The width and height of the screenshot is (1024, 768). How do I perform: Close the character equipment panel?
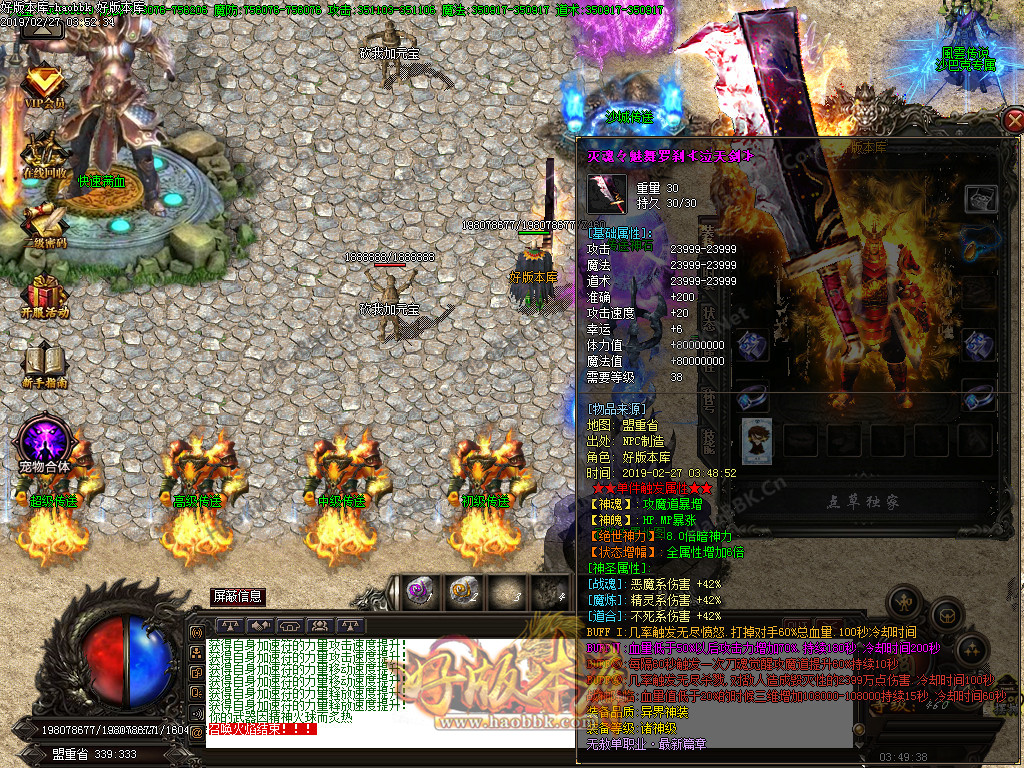(1011, 121)
